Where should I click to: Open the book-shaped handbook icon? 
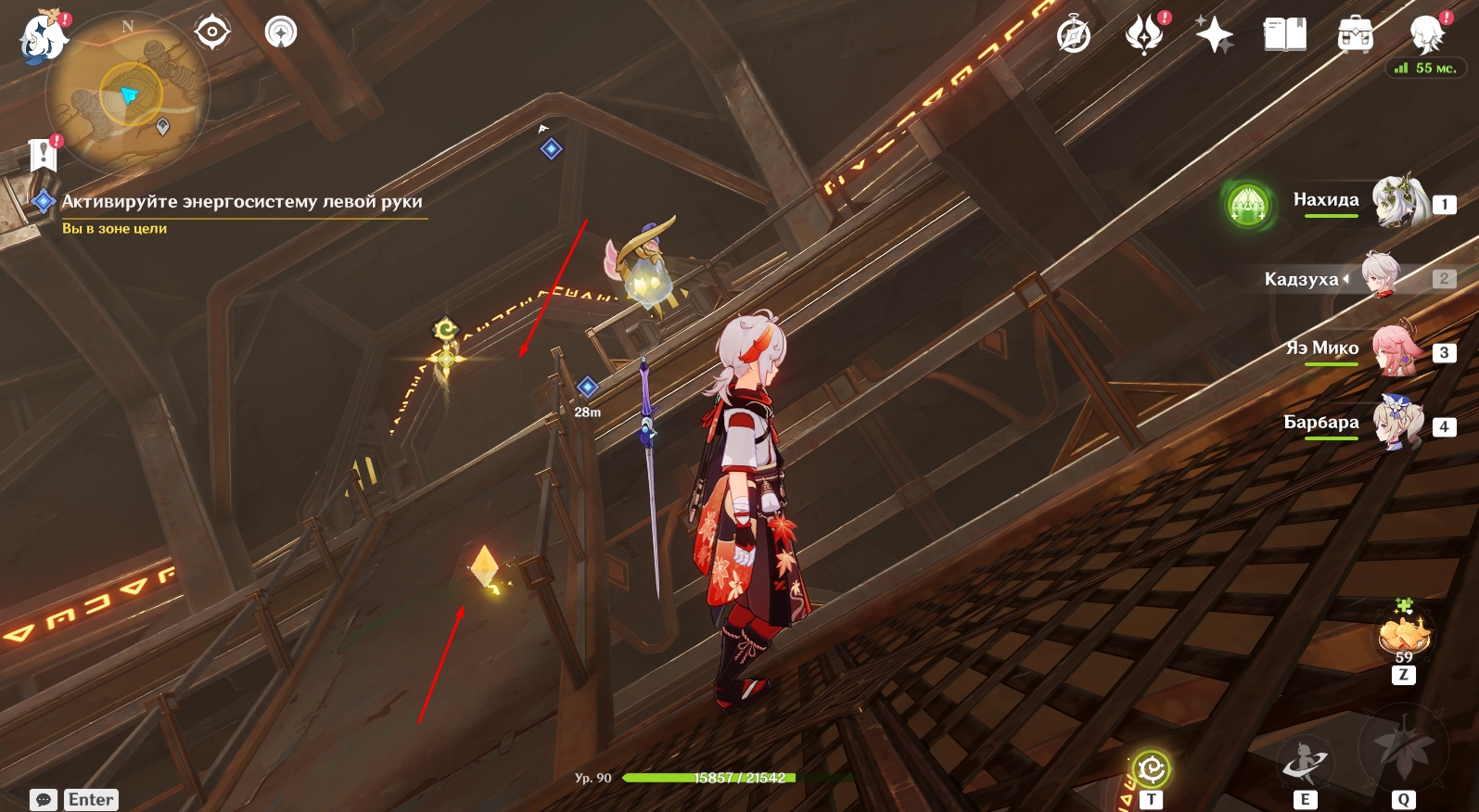point(1284,35)
